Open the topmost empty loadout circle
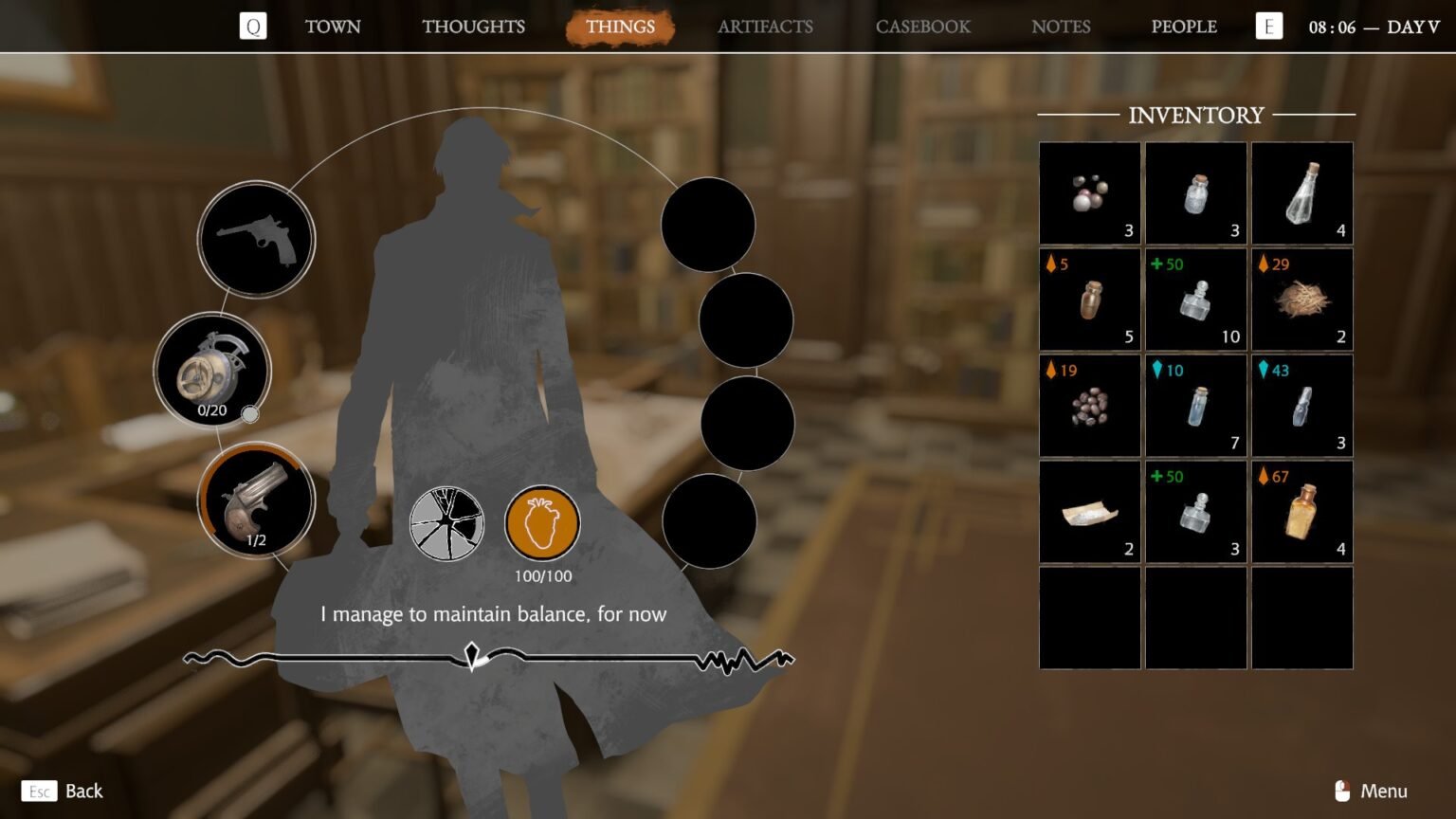This screenshot has height=819, width=1456. 708,224
